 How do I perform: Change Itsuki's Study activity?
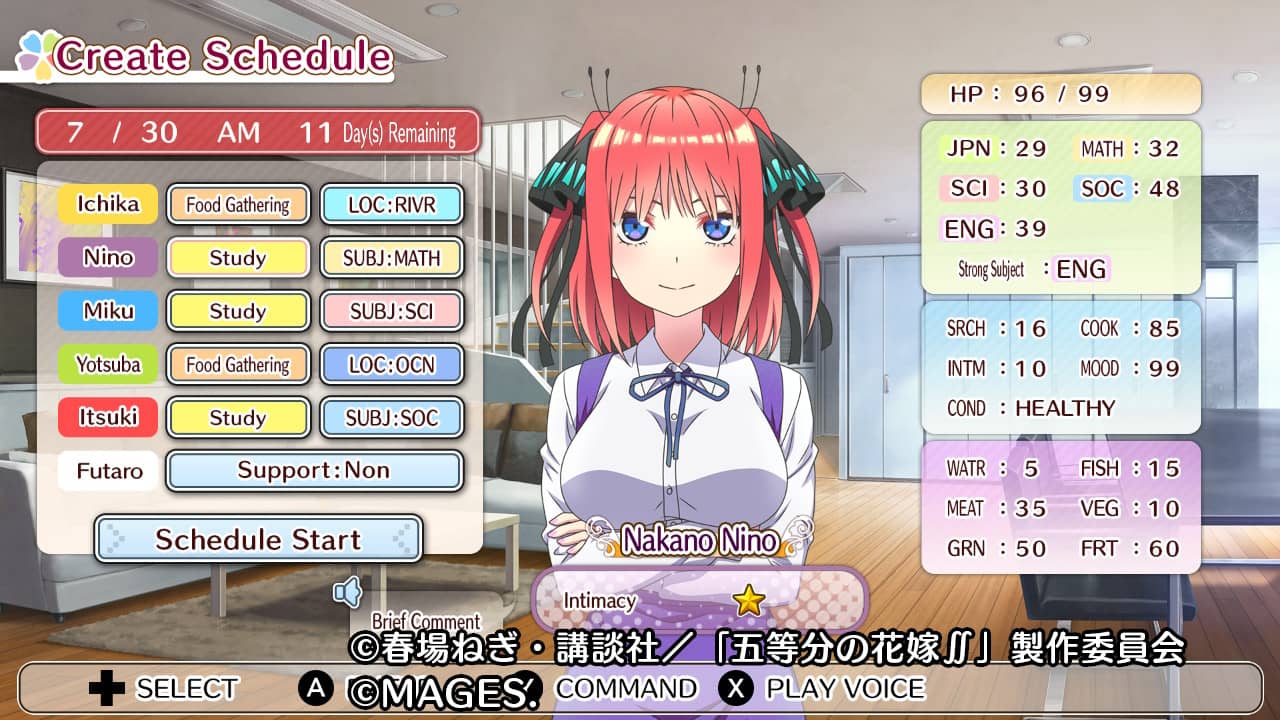[238, 417]
